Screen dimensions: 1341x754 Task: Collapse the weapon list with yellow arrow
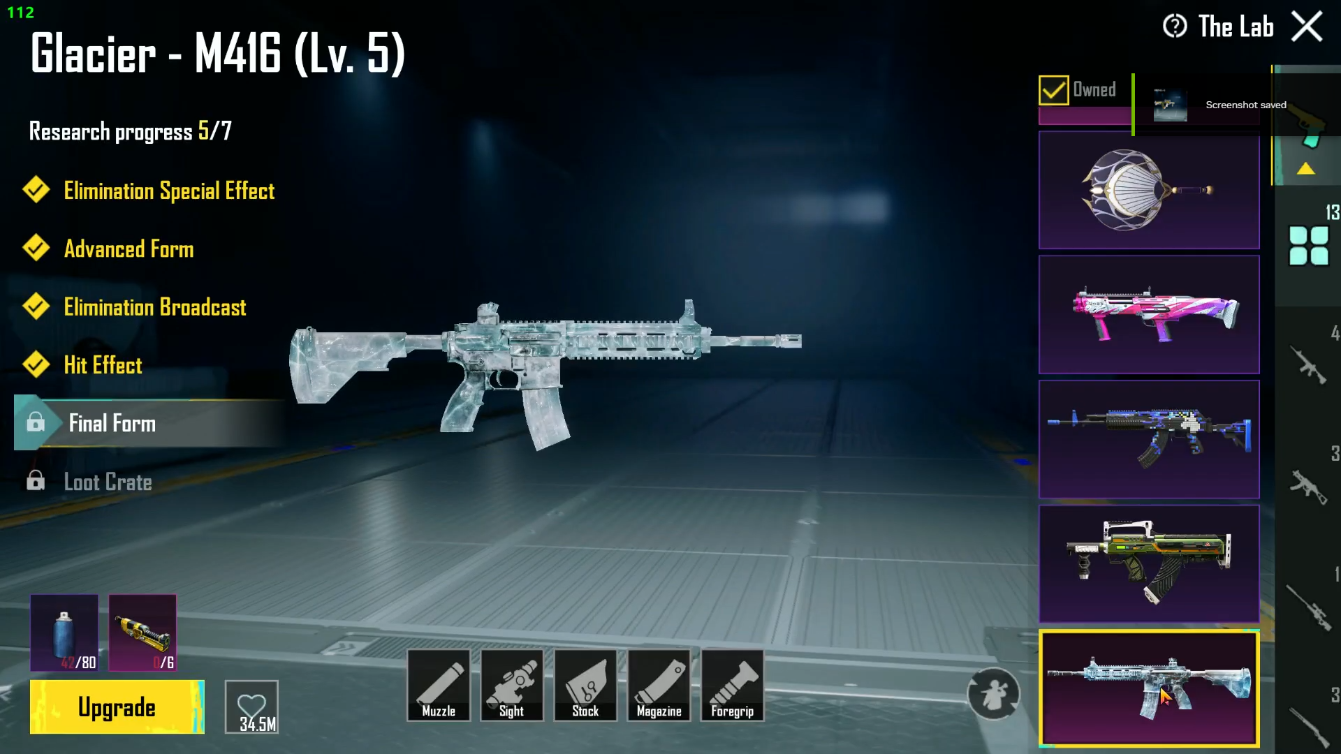[x=1307, y=169]
